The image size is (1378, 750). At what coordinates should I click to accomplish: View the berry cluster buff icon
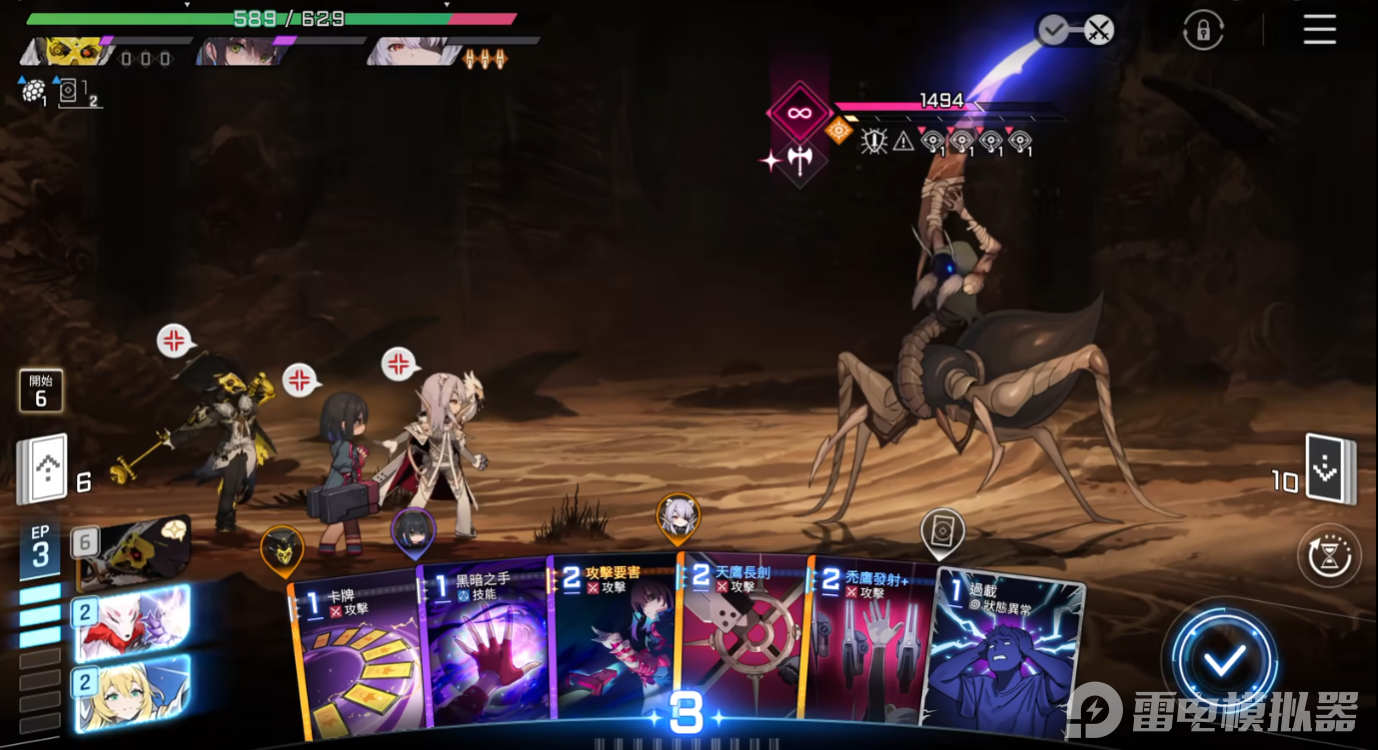(33, 91)
